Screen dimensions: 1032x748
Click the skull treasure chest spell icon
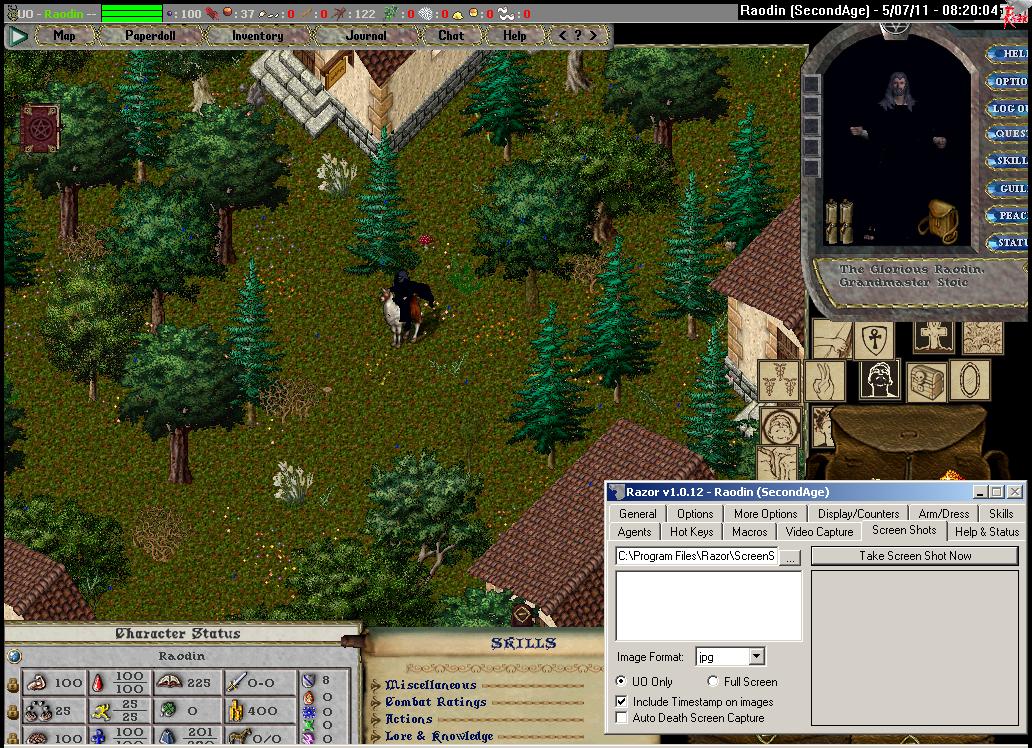(925, 381)
